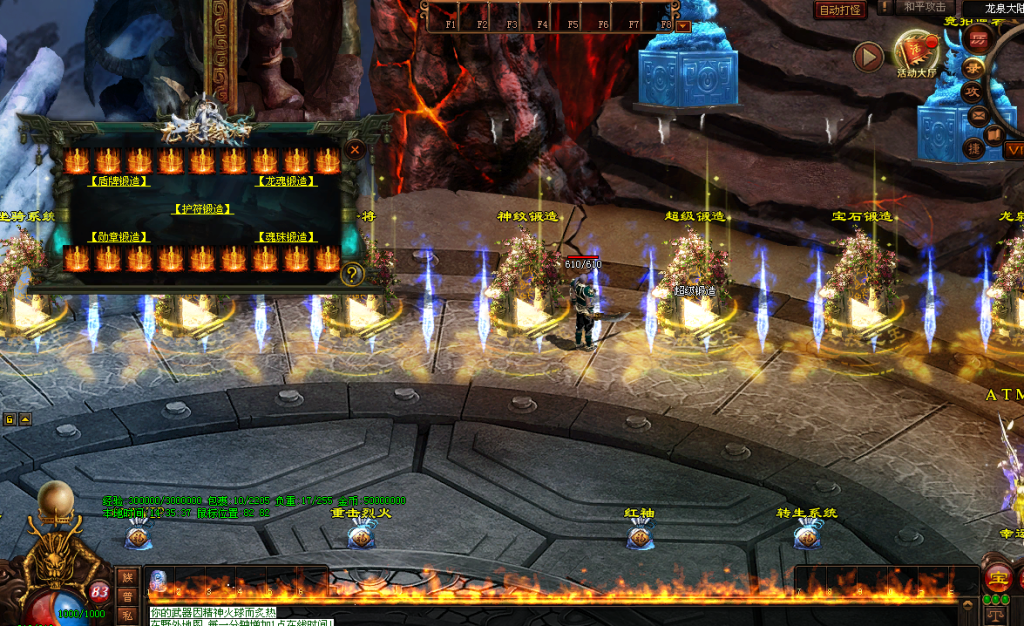The image size is (1024, 626).
Task: Open the 活动大厅 activity hall
Action: coord(916,52)
